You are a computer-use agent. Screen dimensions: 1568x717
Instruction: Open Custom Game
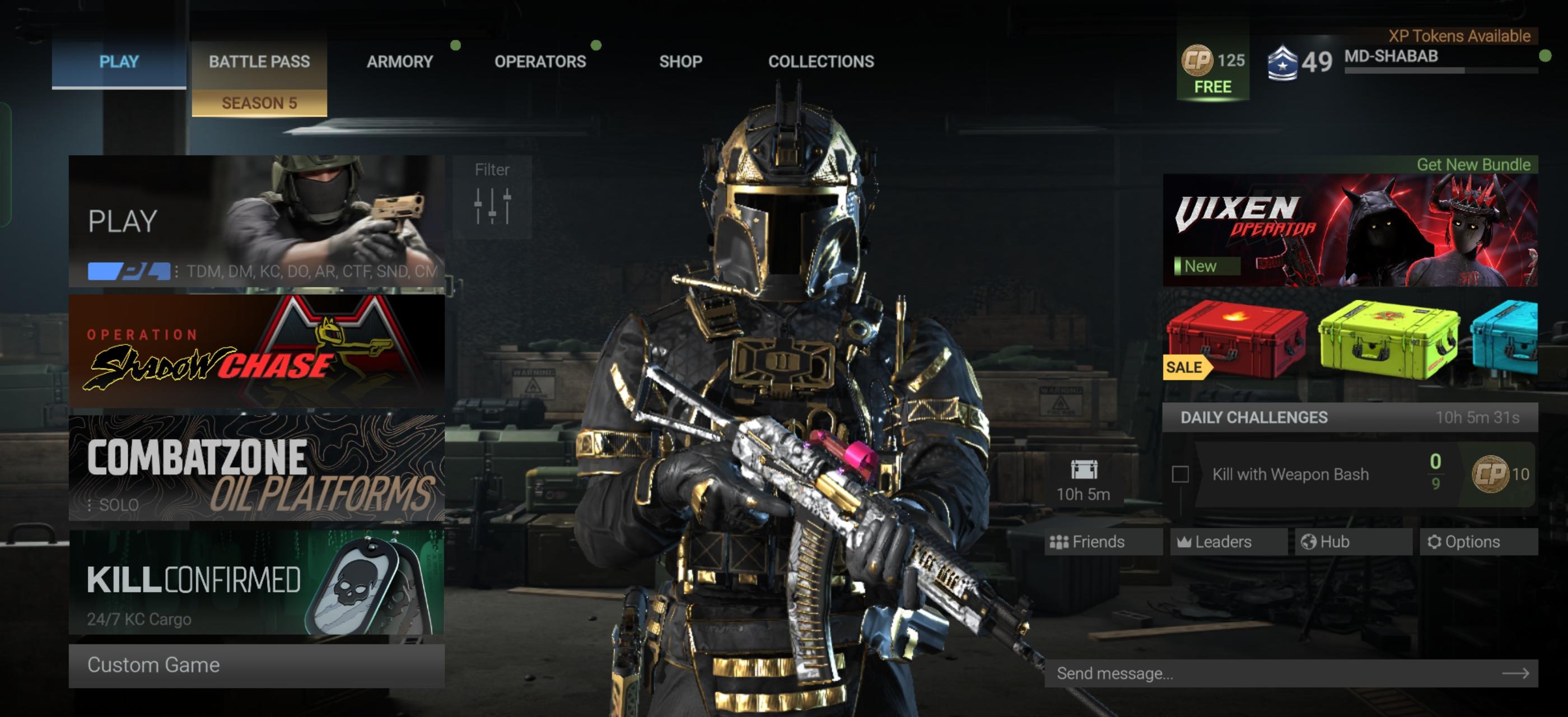coord(256,665)
